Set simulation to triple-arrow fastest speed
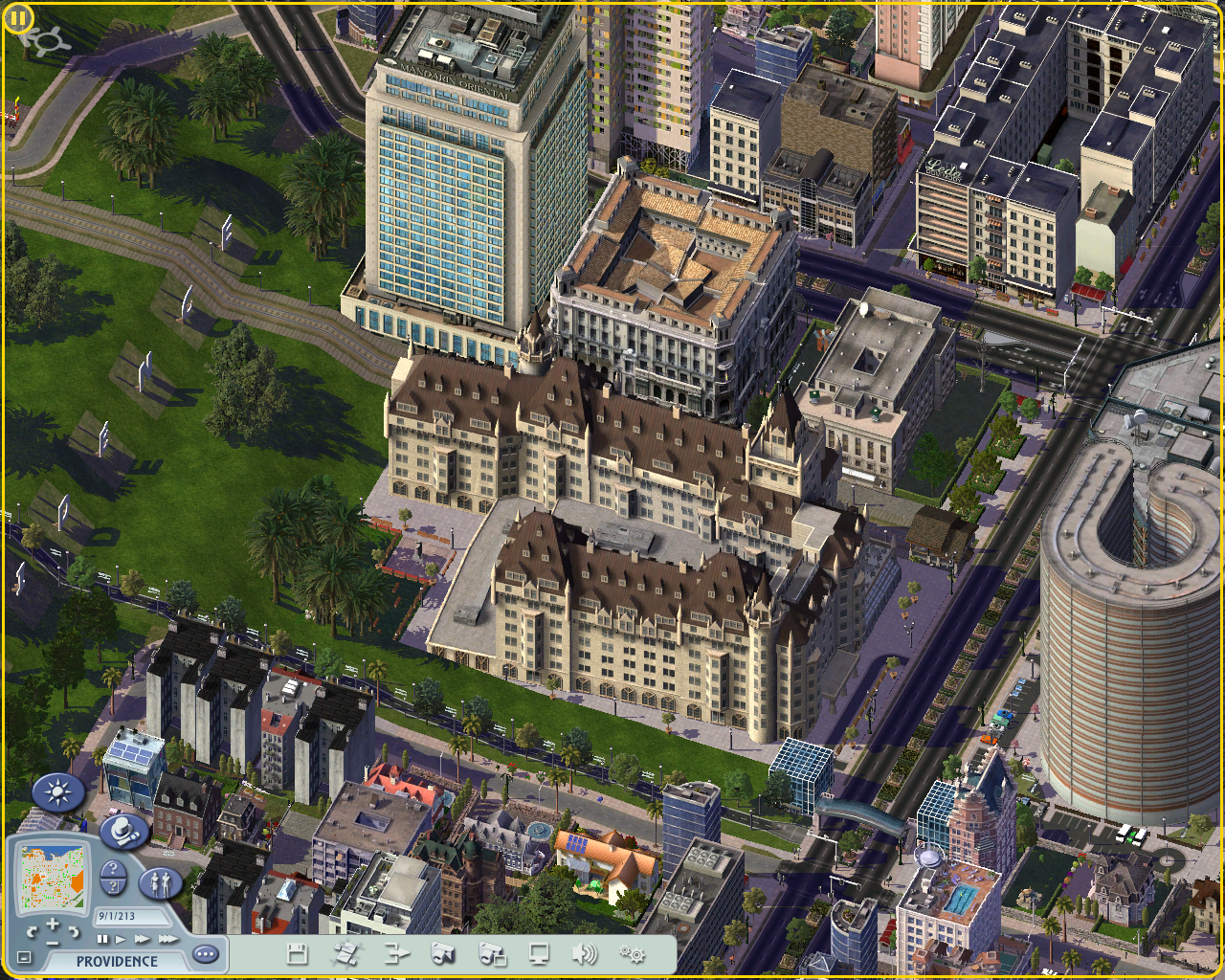The height and width of the screenshot is (980, 1225). pyautogui.click(x=167, y=940)
